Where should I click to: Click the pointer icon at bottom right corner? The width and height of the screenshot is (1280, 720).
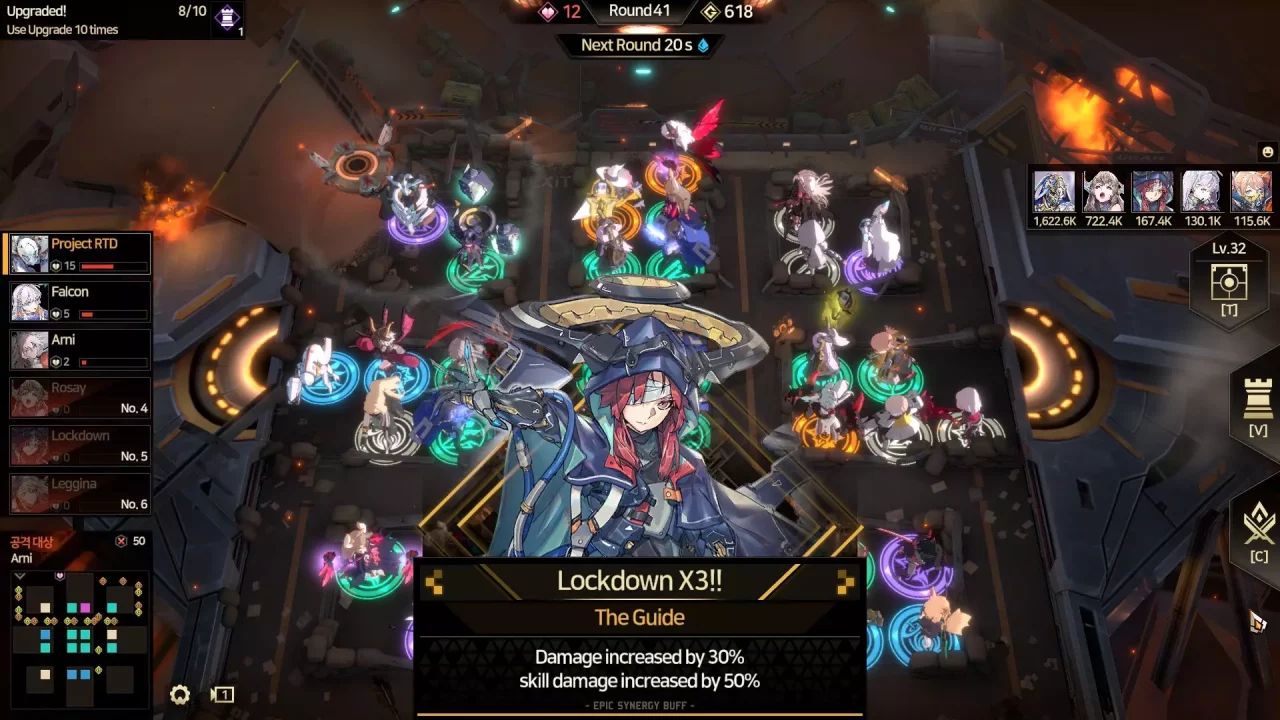(x=1256, y=623)
